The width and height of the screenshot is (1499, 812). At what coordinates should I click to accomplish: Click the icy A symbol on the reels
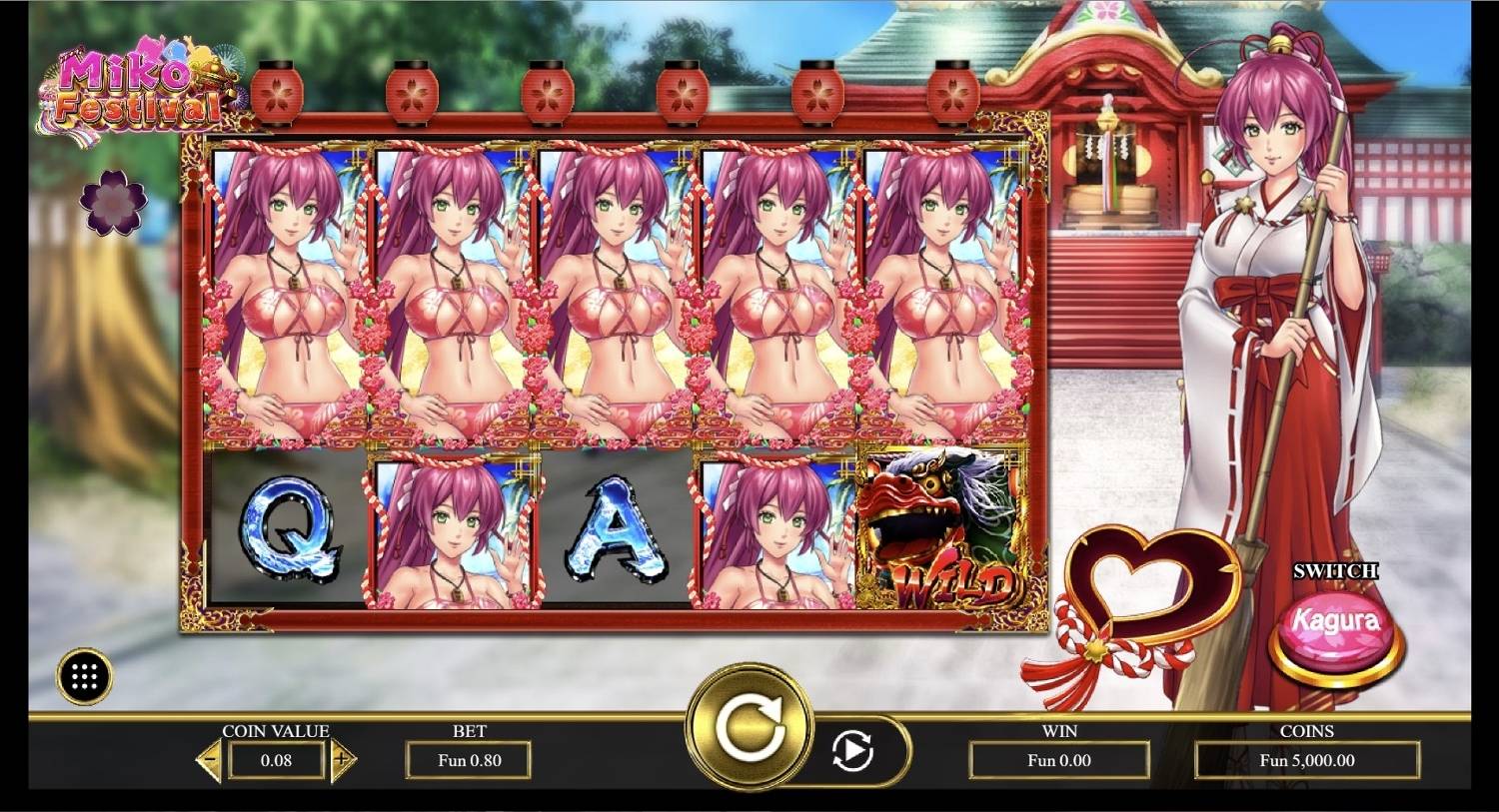618,534
